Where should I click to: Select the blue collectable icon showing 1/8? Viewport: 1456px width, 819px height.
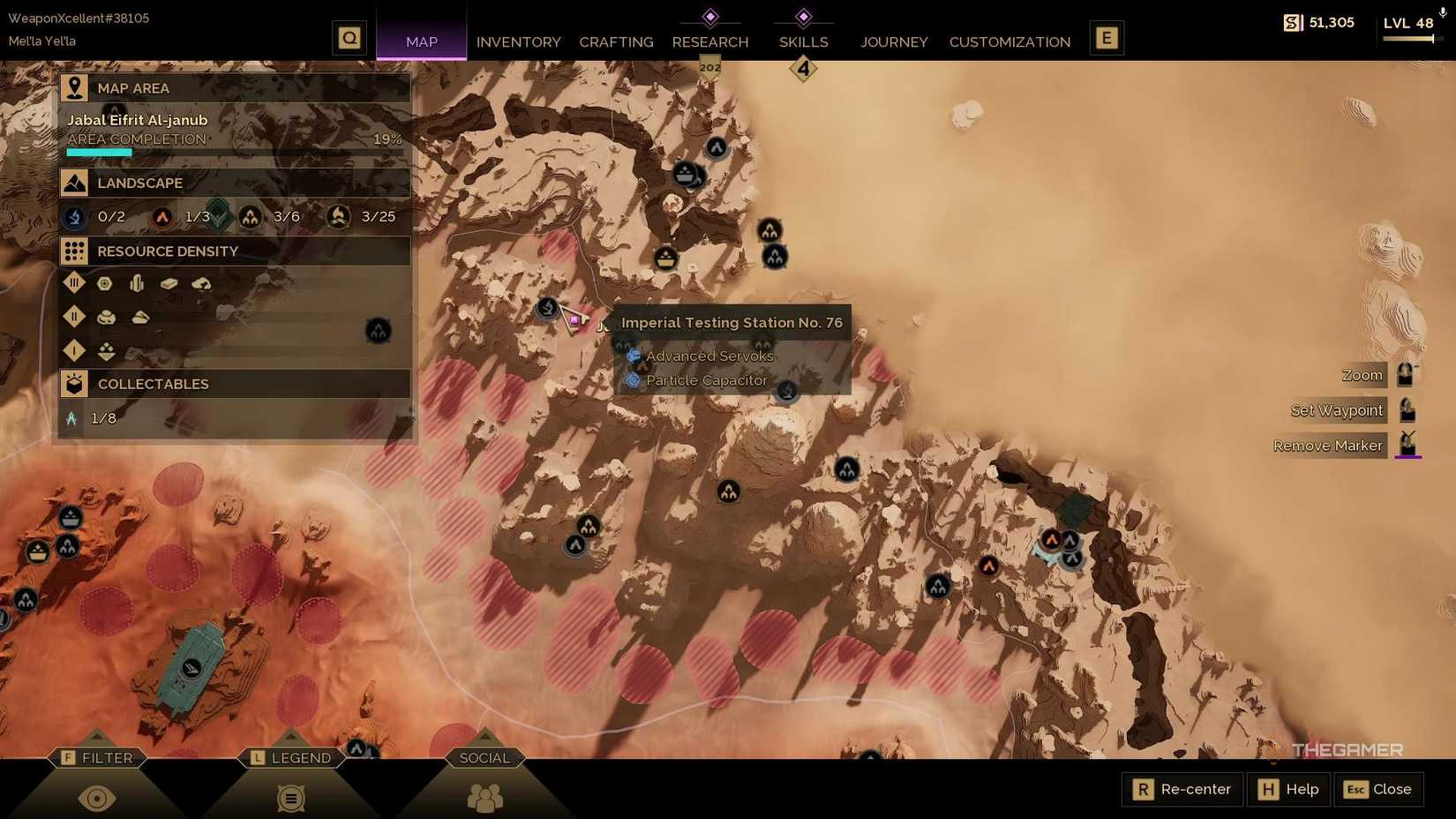(x=72, y=418)
